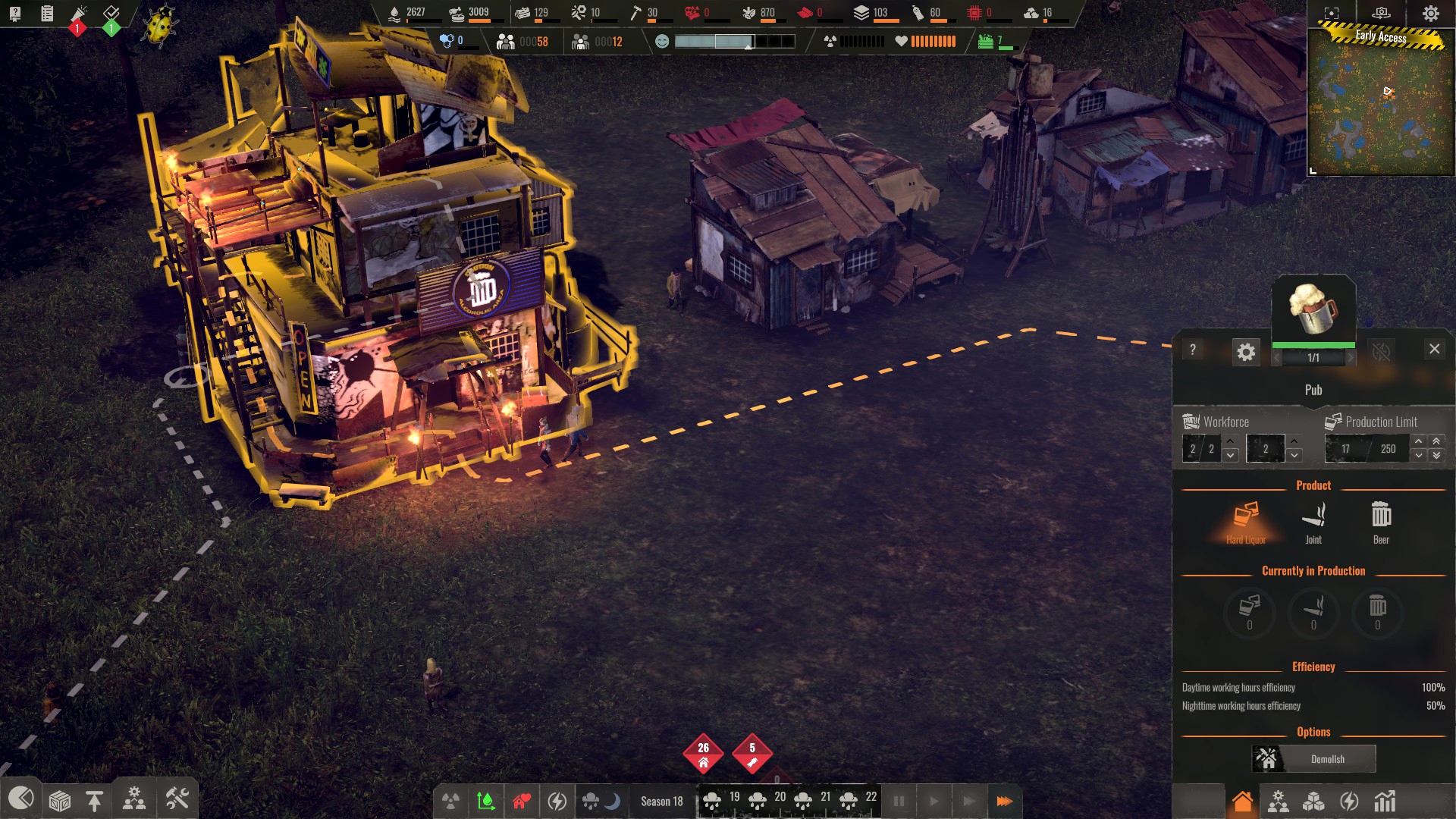Select Hard Liquor as the product
The width and height of the screenshot is (1456, 819).
(x=1246, y=522)
